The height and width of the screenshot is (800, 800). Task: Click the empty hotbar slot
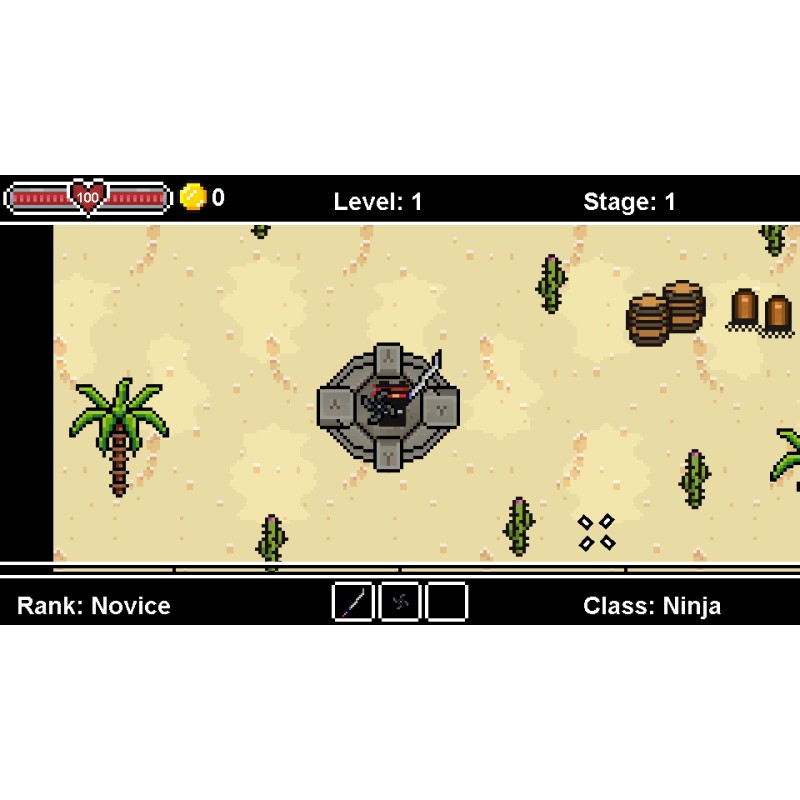(447, 602)
